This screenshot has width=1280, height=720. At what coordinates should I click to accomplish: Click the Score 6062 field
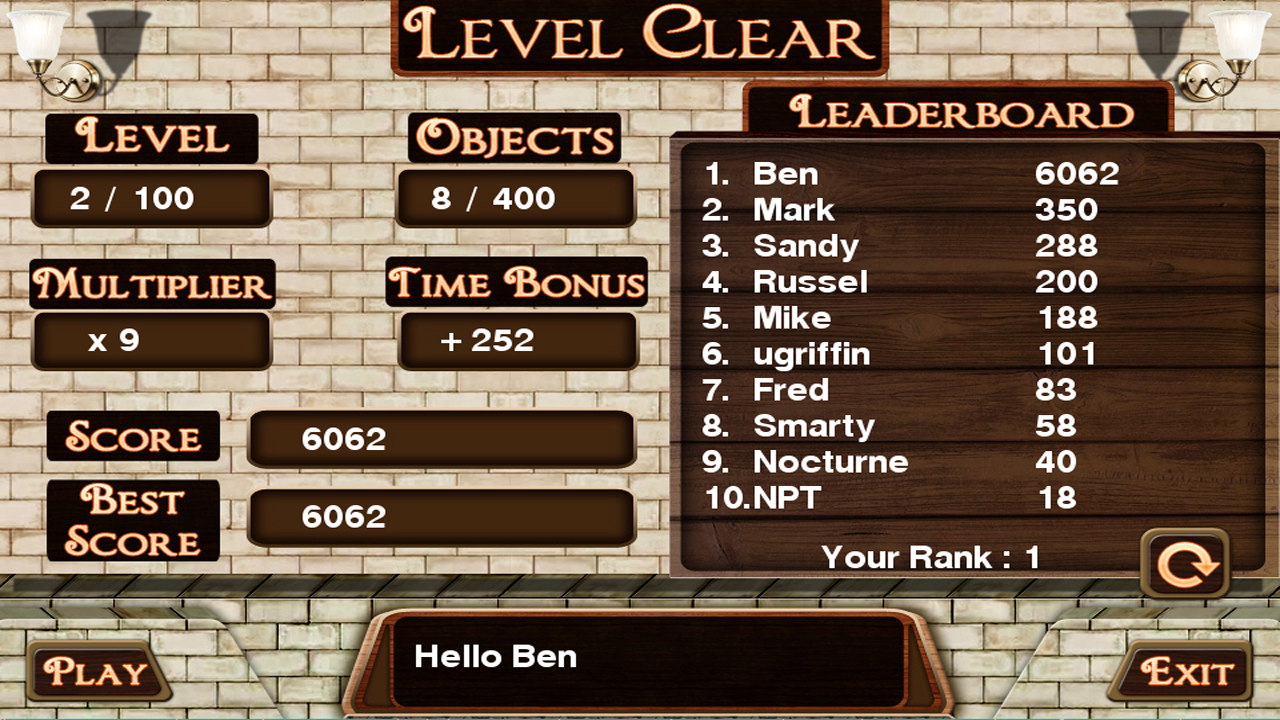[x=444, y=438]
